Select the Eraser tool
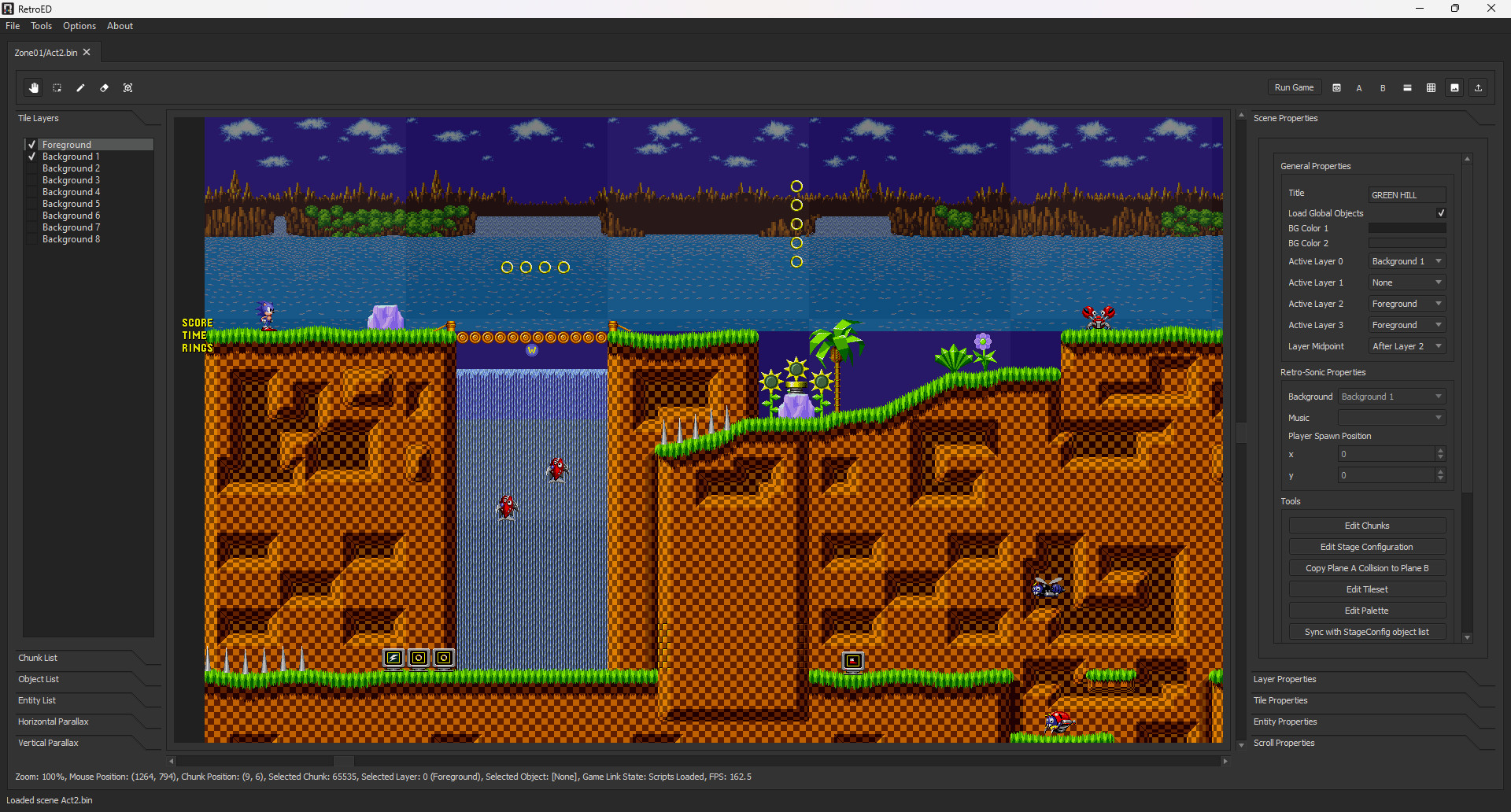This screenshot has height=812, width=1511. 104,87
